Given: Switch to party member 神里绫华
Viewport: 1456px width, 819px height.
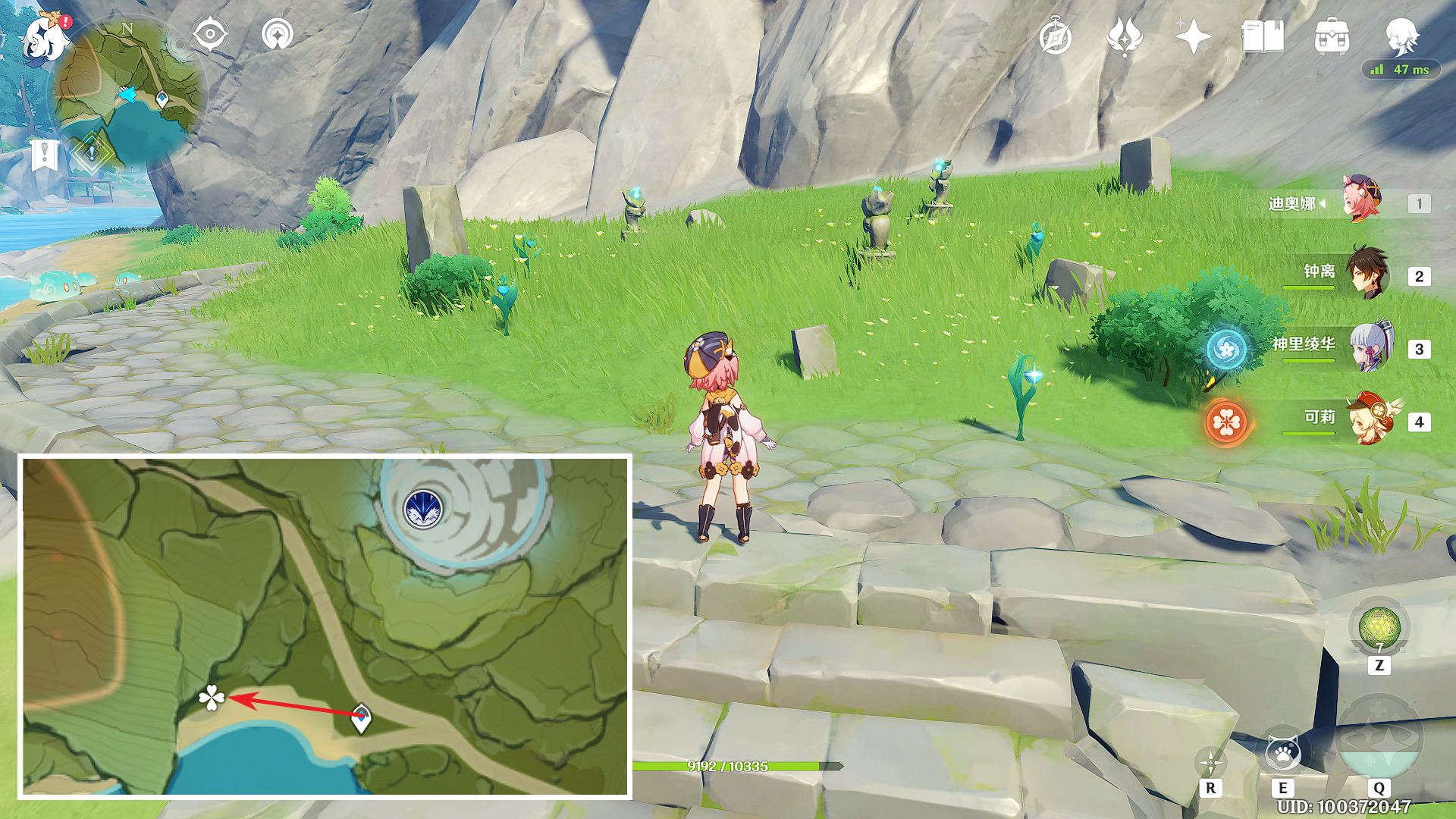Looking at the screenshot, I should [1370, 346].
